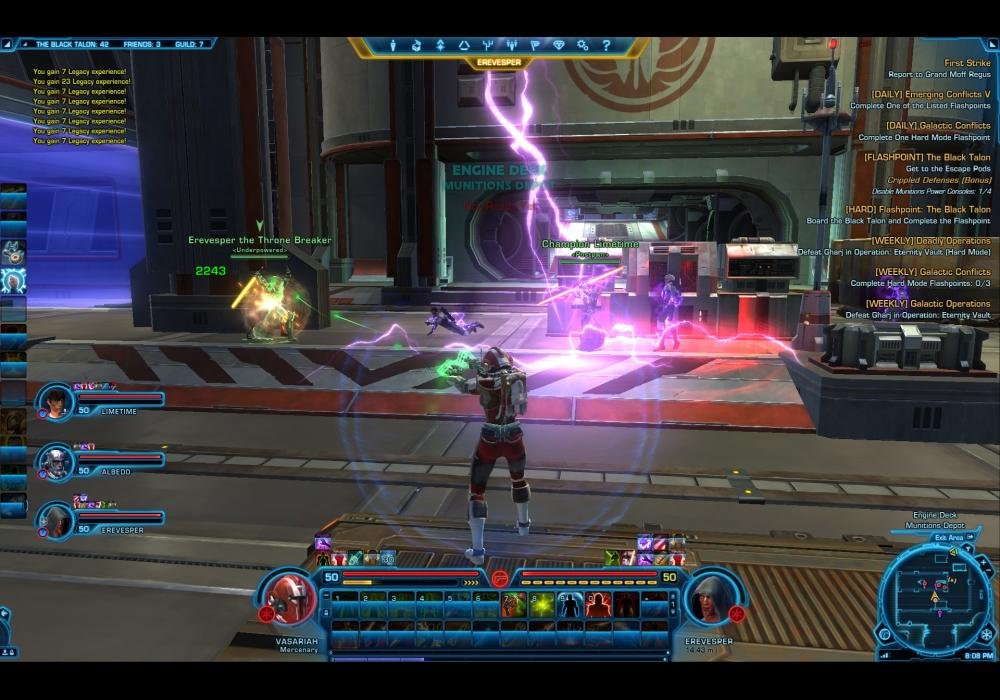Open the group finder three-people icon
The width and height of the screenshot is (1000, 700).
512,45
